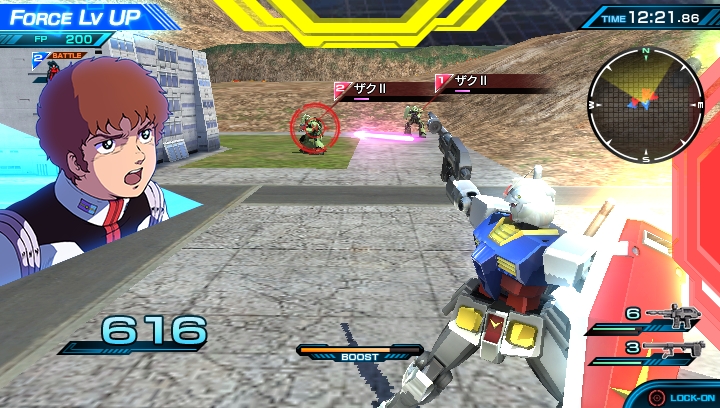The height and width of the screenshot is (408, 720).
Task: Click the circular radar minimap
Action: tap(646, 104)
